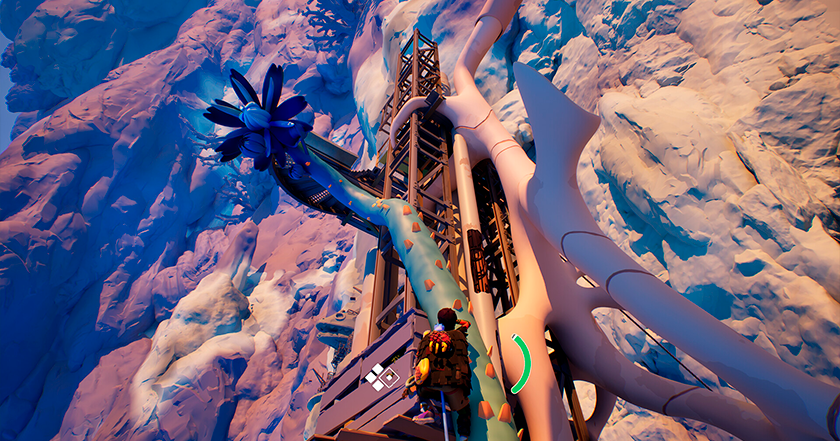
Task: Click the diamond-shaped piton indicator icon
Action: (381, 378)
